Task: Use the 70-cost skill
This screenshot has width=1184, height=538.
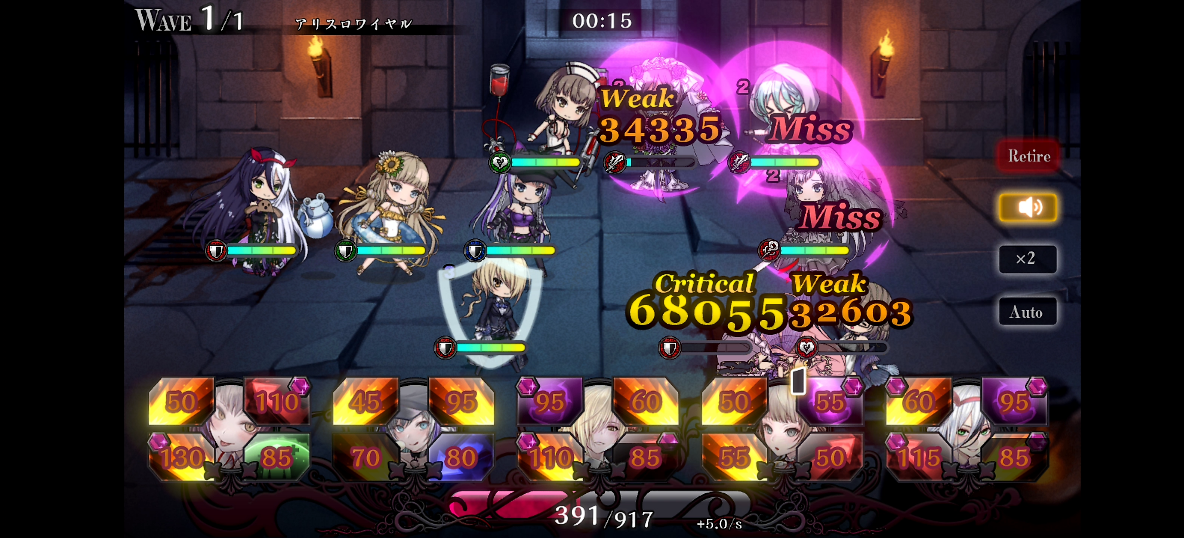Action: (364, 458)
